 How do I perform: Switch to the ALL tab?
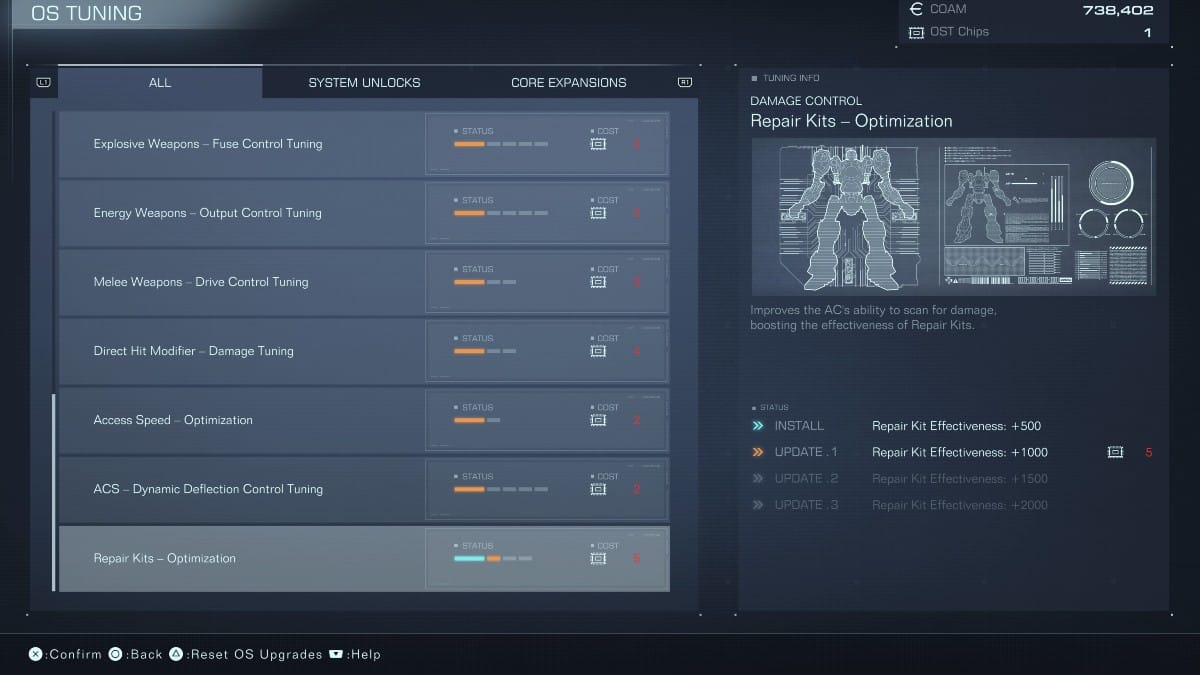click(160, 82)
